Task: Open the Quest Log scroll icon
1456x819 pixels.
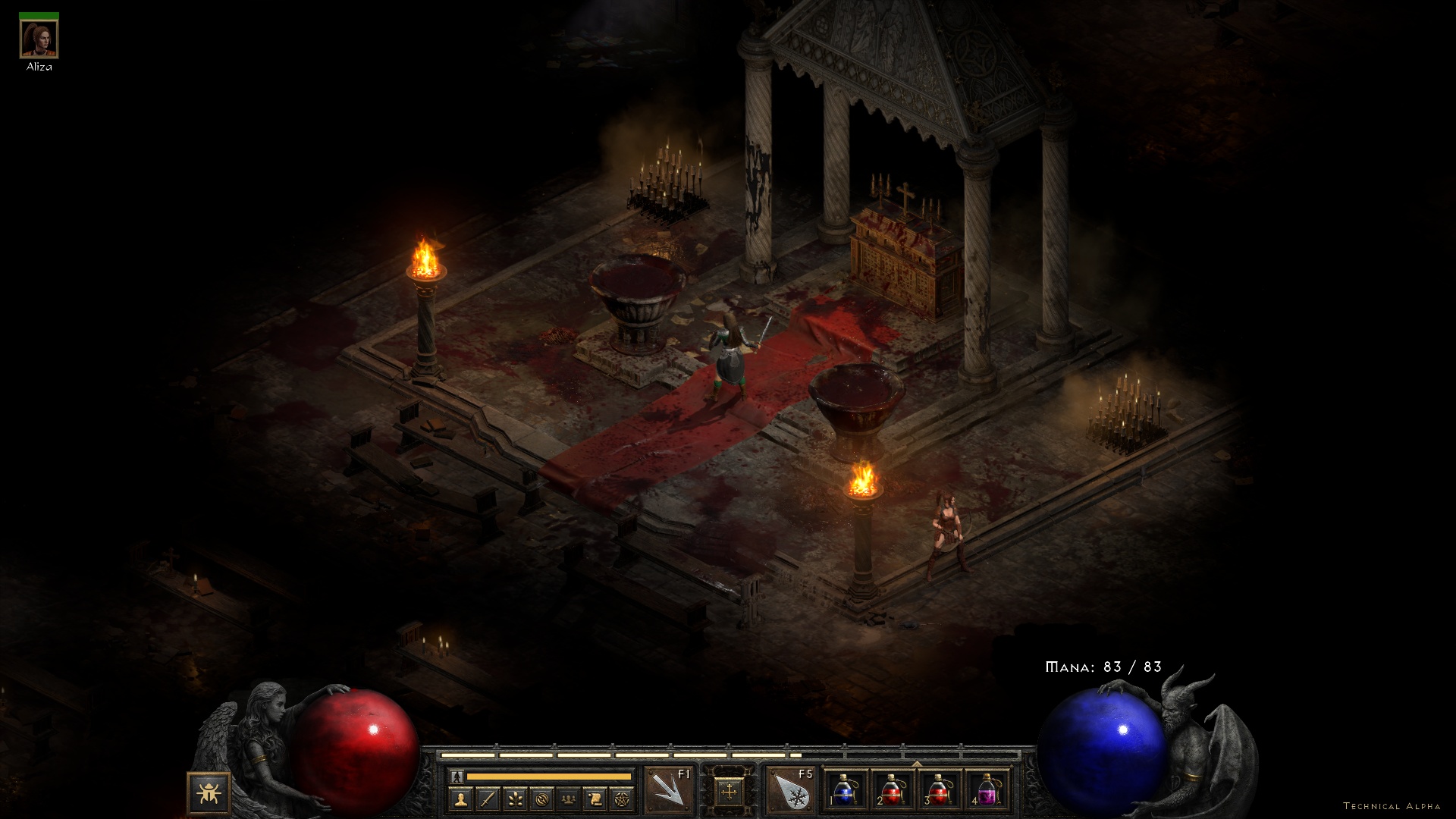Action: 595,799
